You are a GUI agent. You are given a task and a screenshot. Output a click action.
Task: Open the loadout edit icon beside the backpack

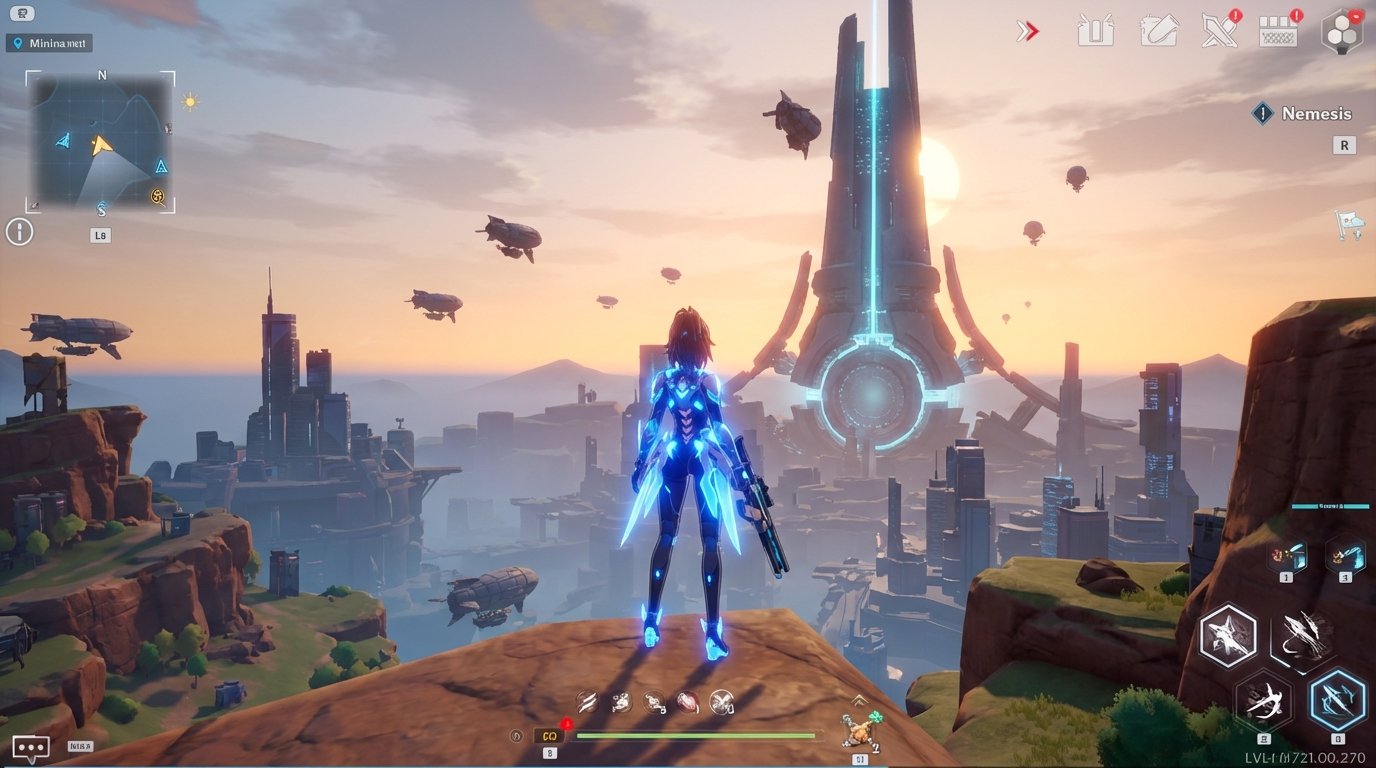point(1160,30)
